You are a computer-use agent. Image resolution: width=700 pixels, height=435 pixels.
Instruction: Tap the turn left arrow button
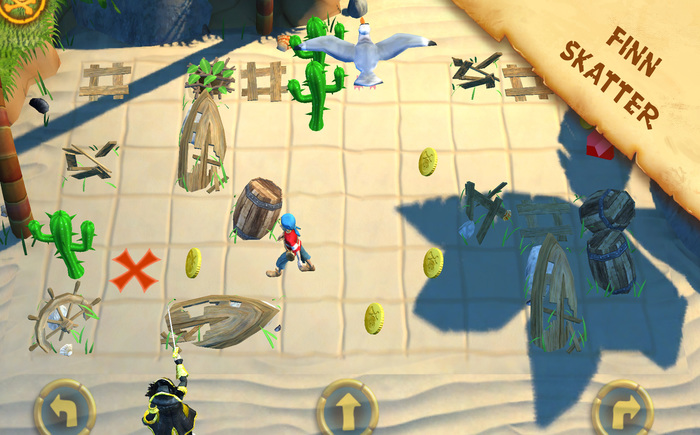pos(64,408)
